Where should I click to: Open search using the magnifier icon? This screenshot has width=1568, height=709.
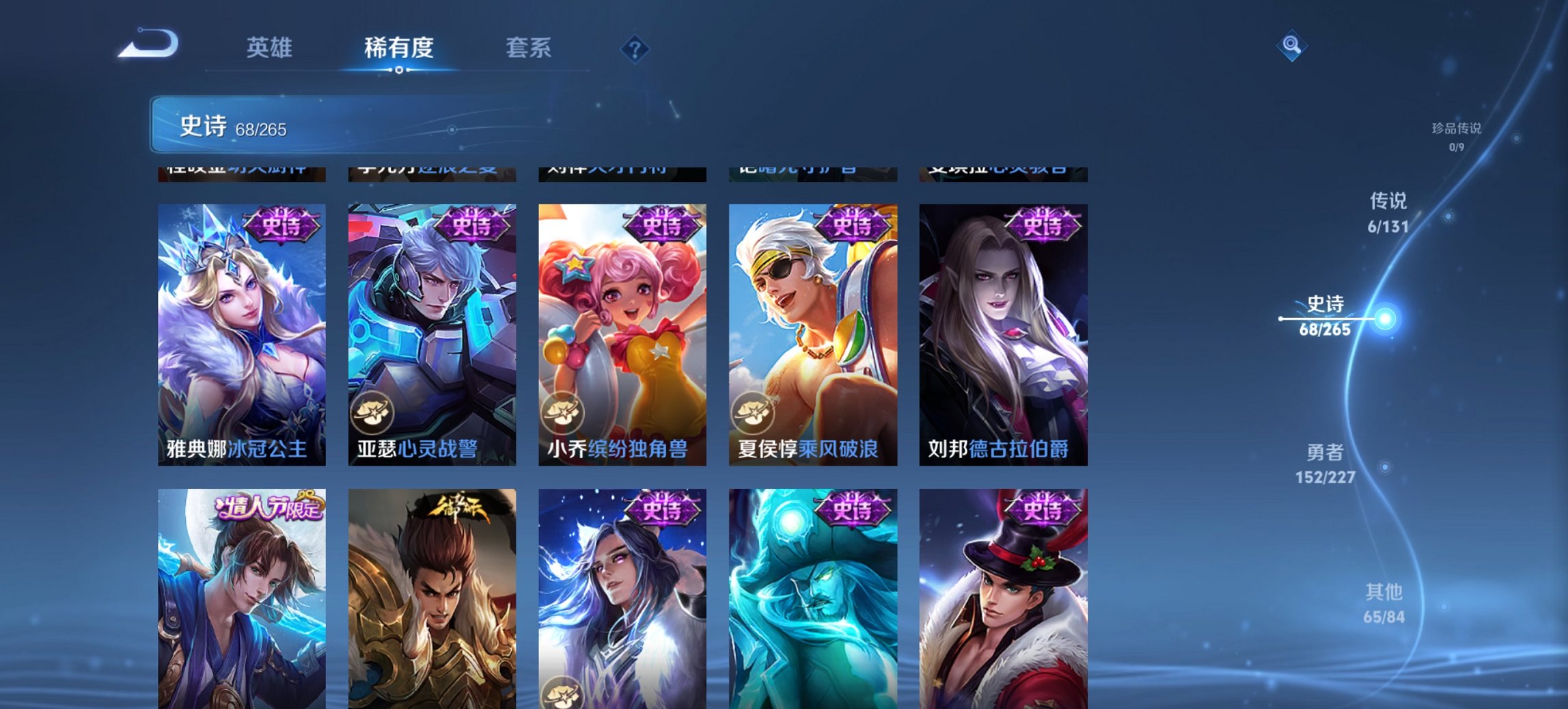click(1291, 44)
